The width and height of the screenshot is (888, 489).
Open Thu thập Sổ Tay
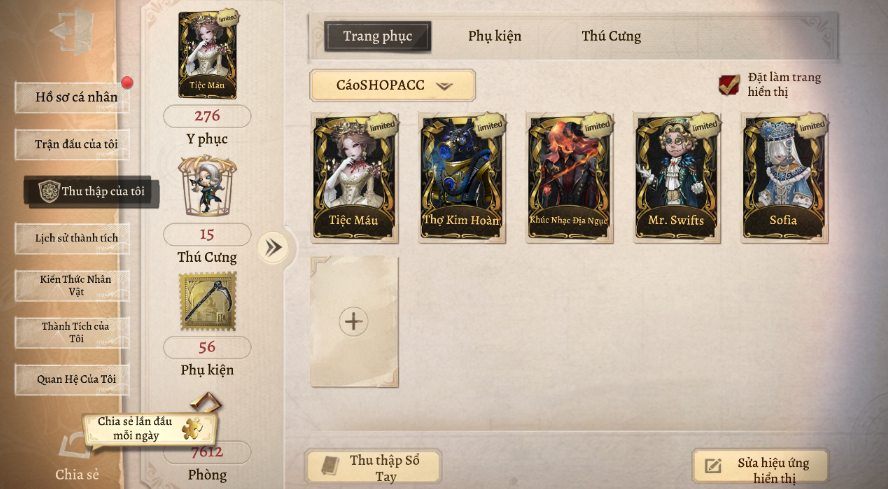tap(374, 467)
